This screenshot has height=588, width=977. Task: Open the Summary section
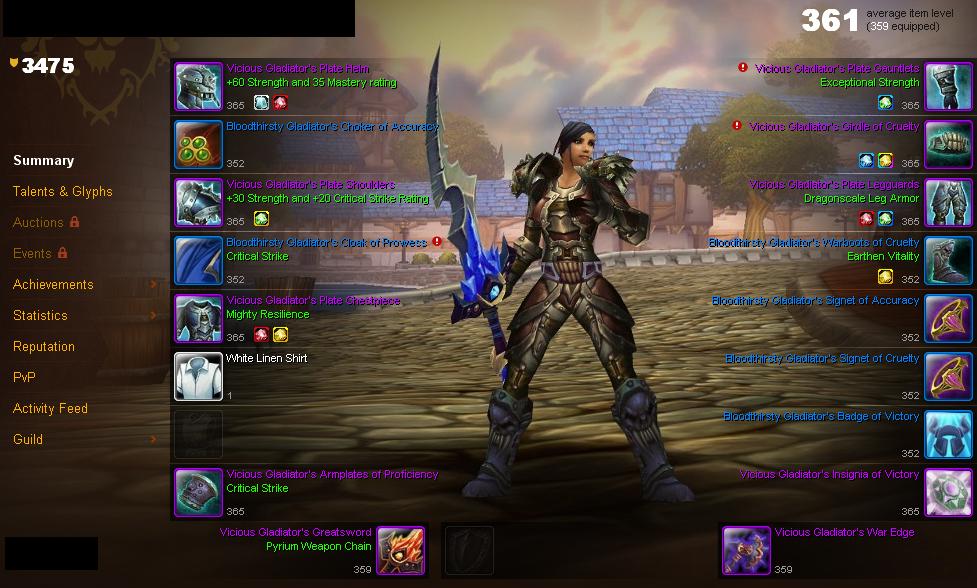[x=43, y=161]
